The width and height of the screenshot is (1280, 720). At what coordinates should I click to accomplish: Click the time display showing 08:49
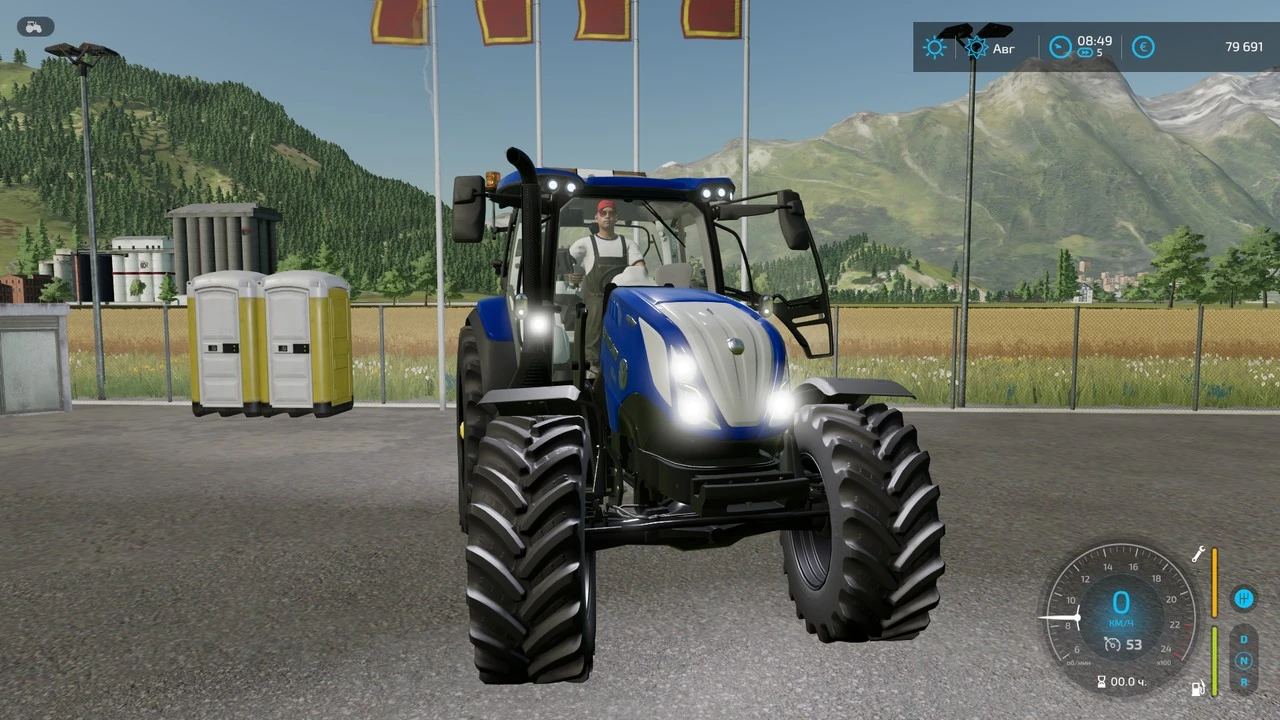point(1094,41)
